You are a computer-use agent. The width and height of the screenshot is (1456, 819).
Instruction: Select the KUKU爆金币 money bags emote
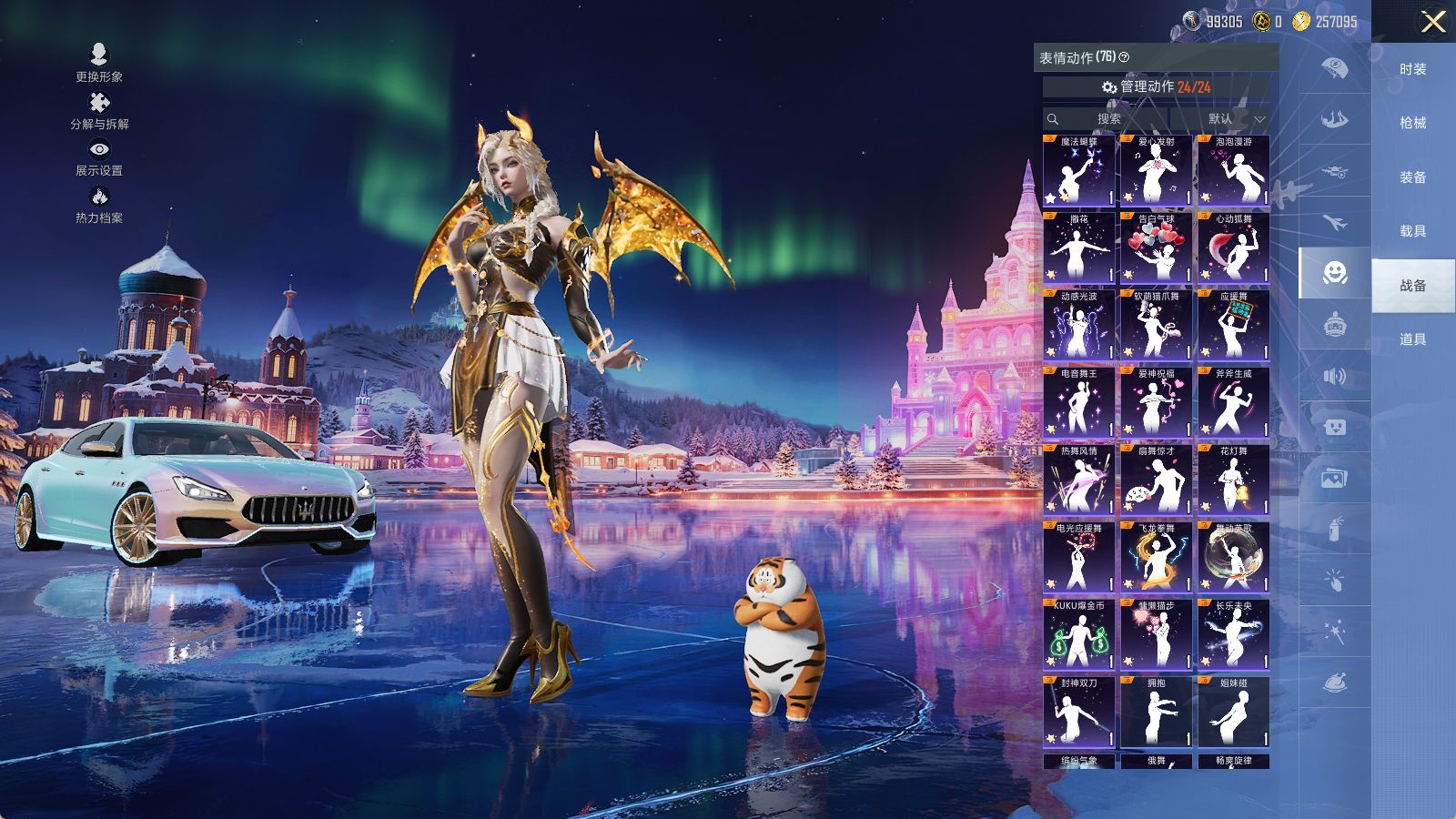pyautogui.click(x=1078, y=634)
